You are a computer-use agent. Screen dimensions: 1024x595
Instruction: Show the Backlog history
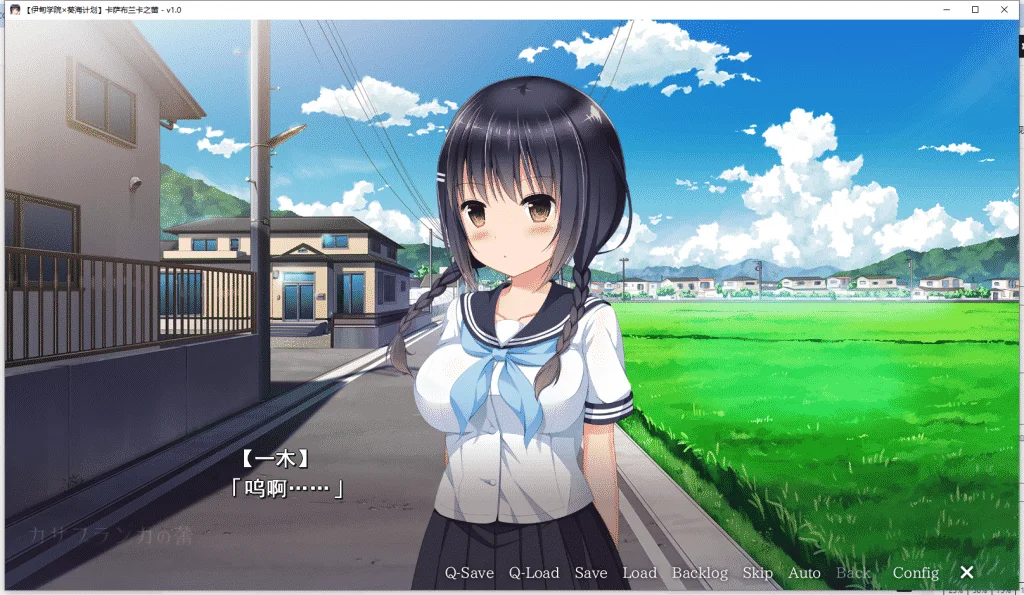coord(700,573)
